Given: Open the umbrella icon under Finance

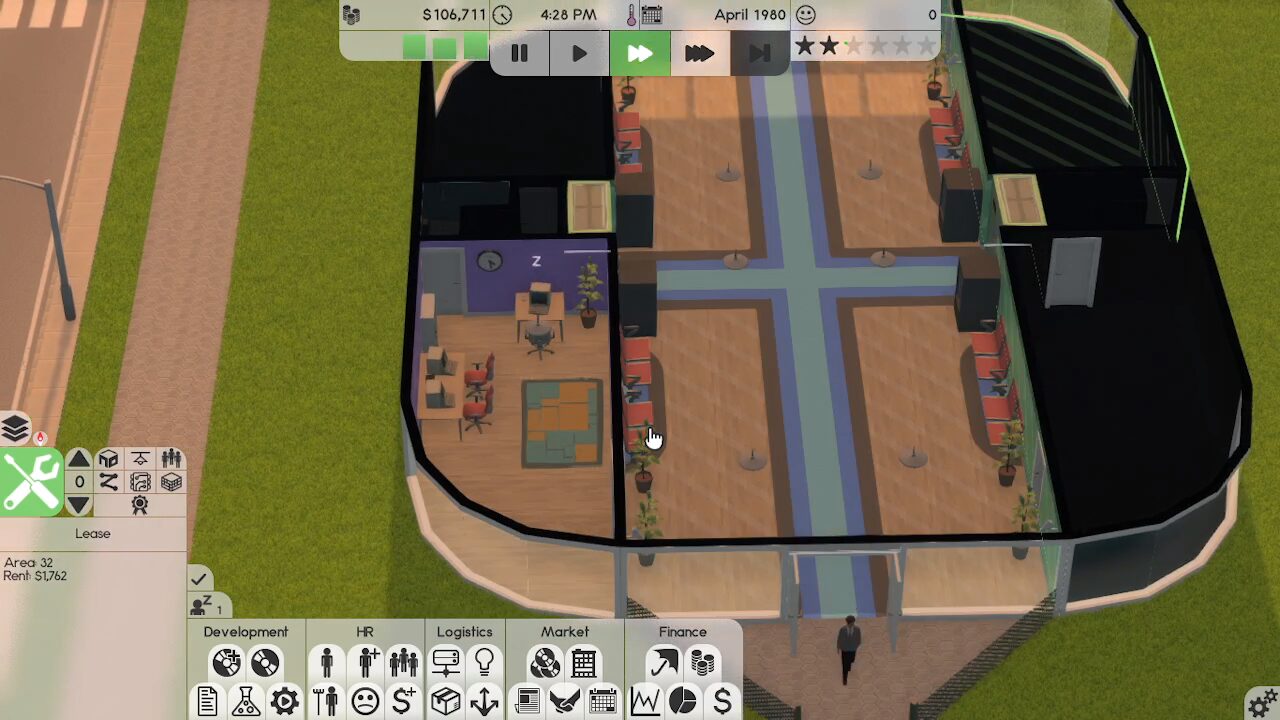Looking at the screenshot, I should pyautogui.click(x=663, y=662).
